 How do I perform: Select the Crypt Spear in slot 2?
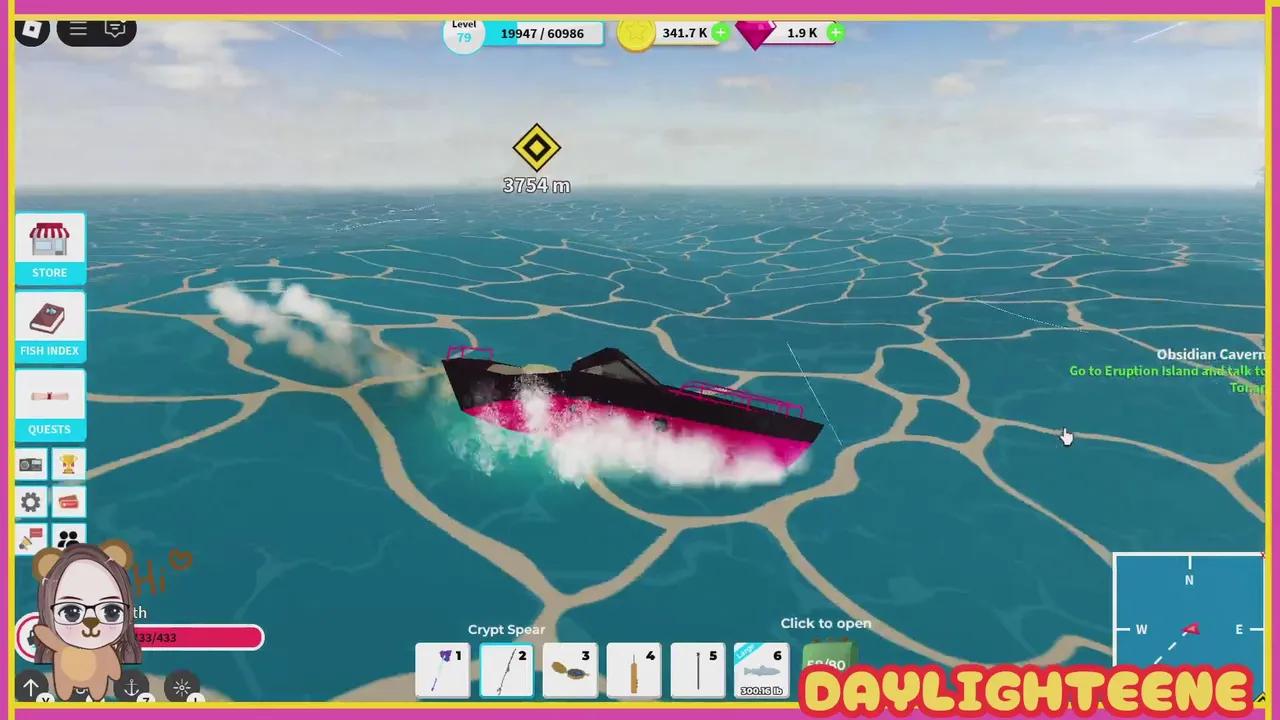click(506, 668)
